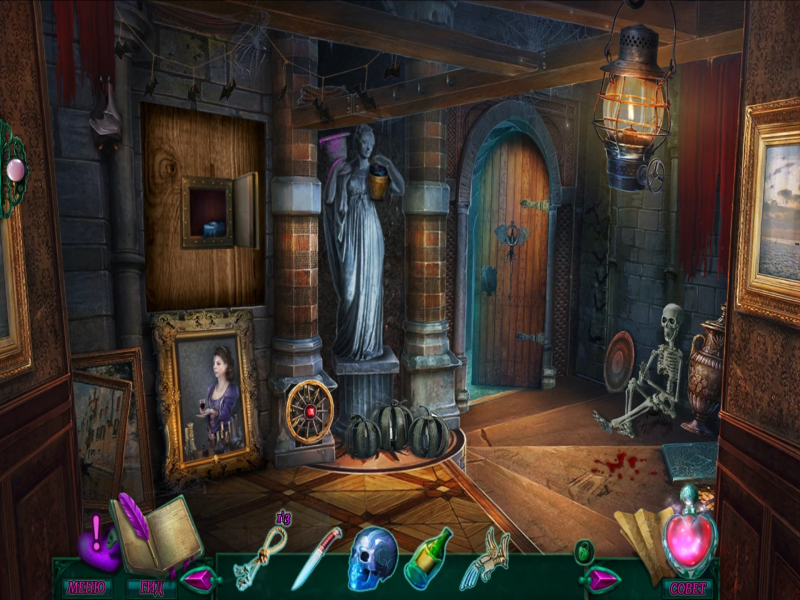
Task: Open the ГИД strategy guide
Action: (x=151, y=587)
